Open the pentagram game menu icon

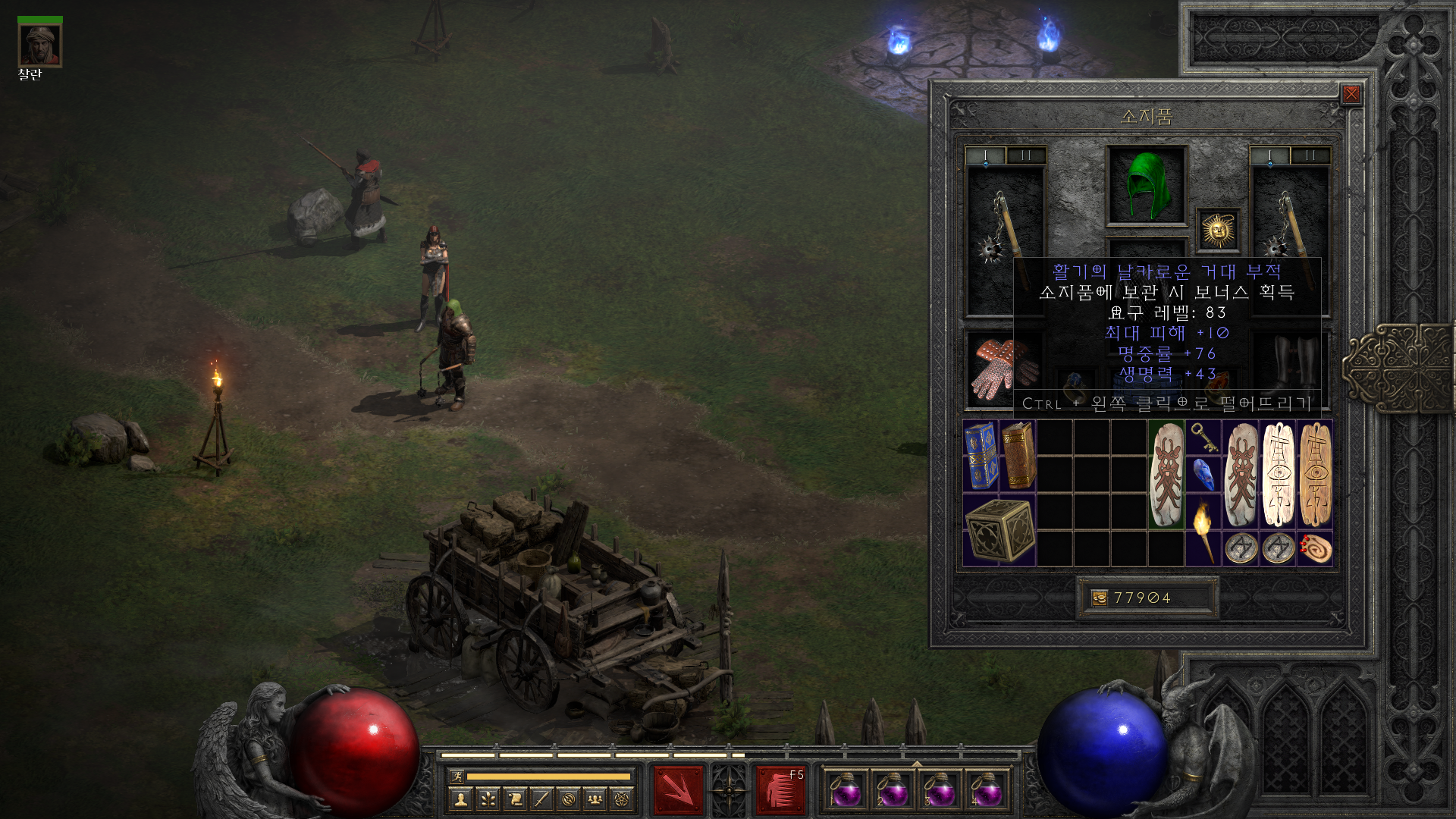click(622, 799)
